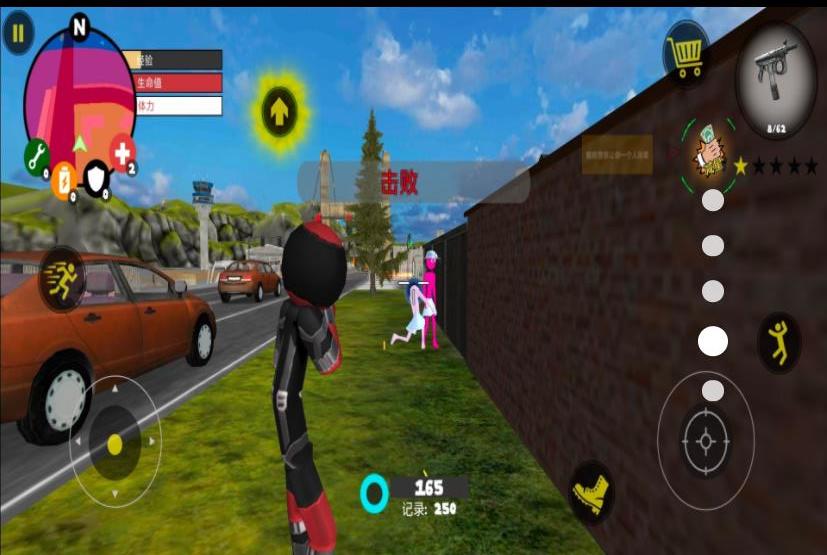Viewport: 827px width, 555px height.
Task: Tap the blue ring icon
Action: point(374,492)
